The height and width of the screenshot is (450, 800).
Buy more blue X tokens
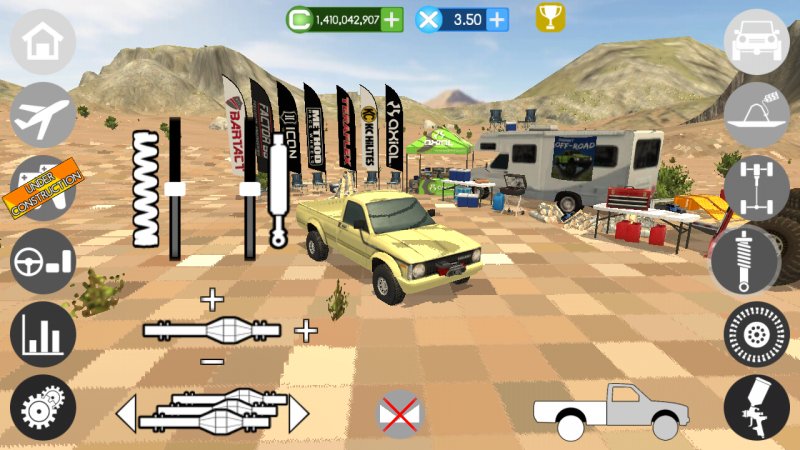(x=496, y=19)
